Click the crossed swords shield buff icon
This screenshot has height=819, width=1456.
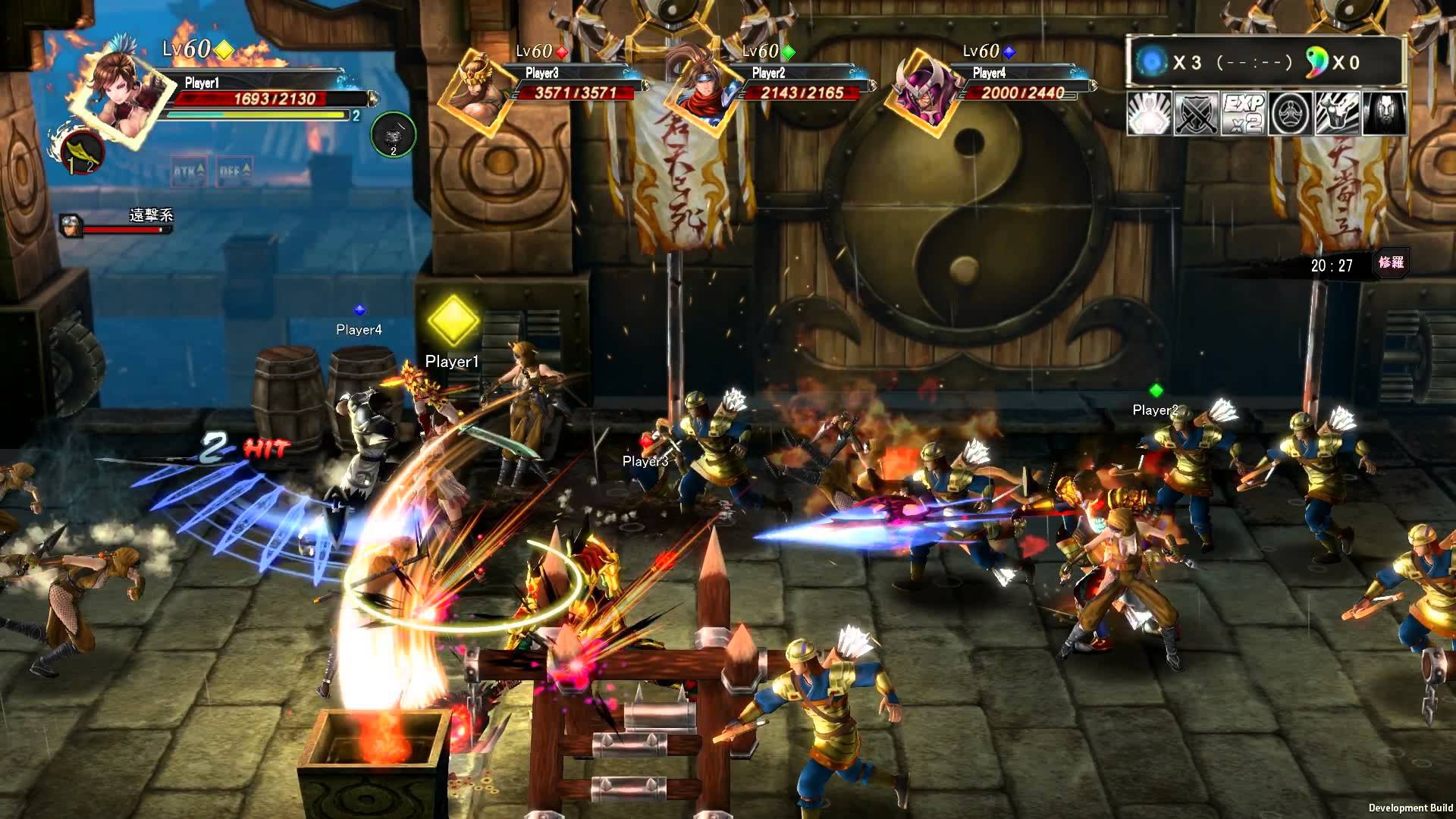(1196, 115)
